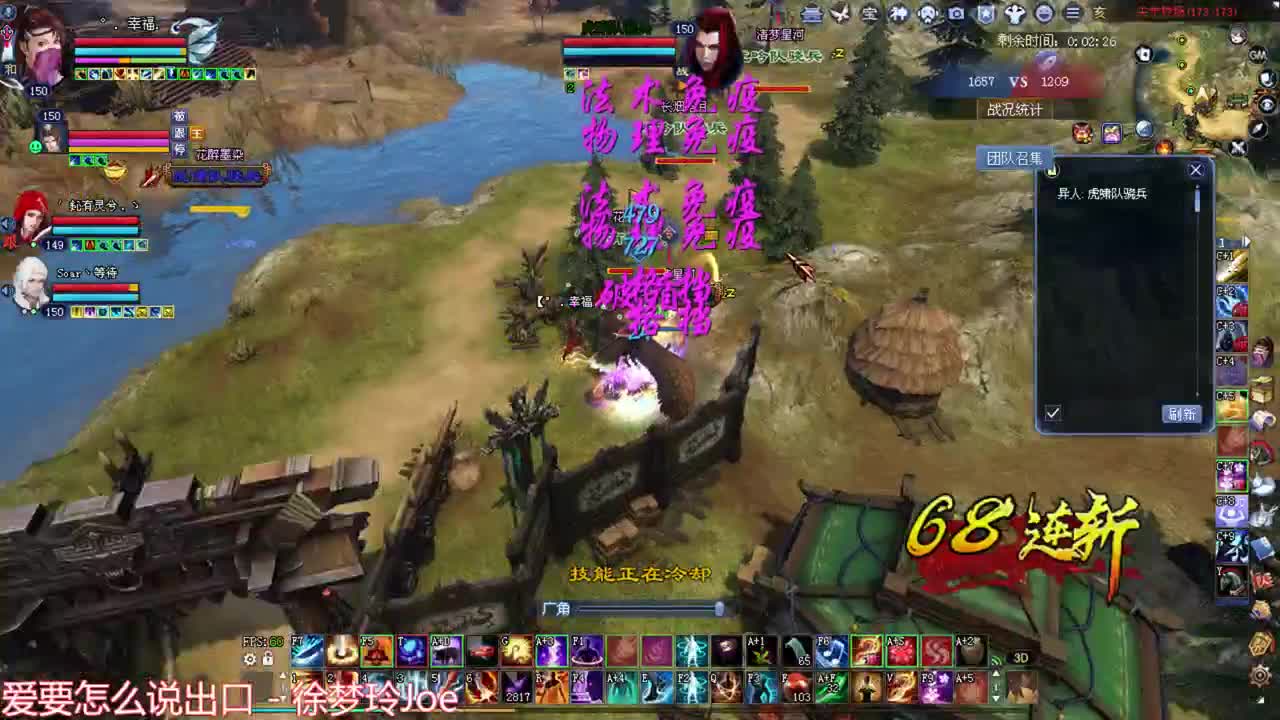Screen dimensions: 1280x720
Task: Click the lock icon next to the FPS counter
Action: point(266,659)
